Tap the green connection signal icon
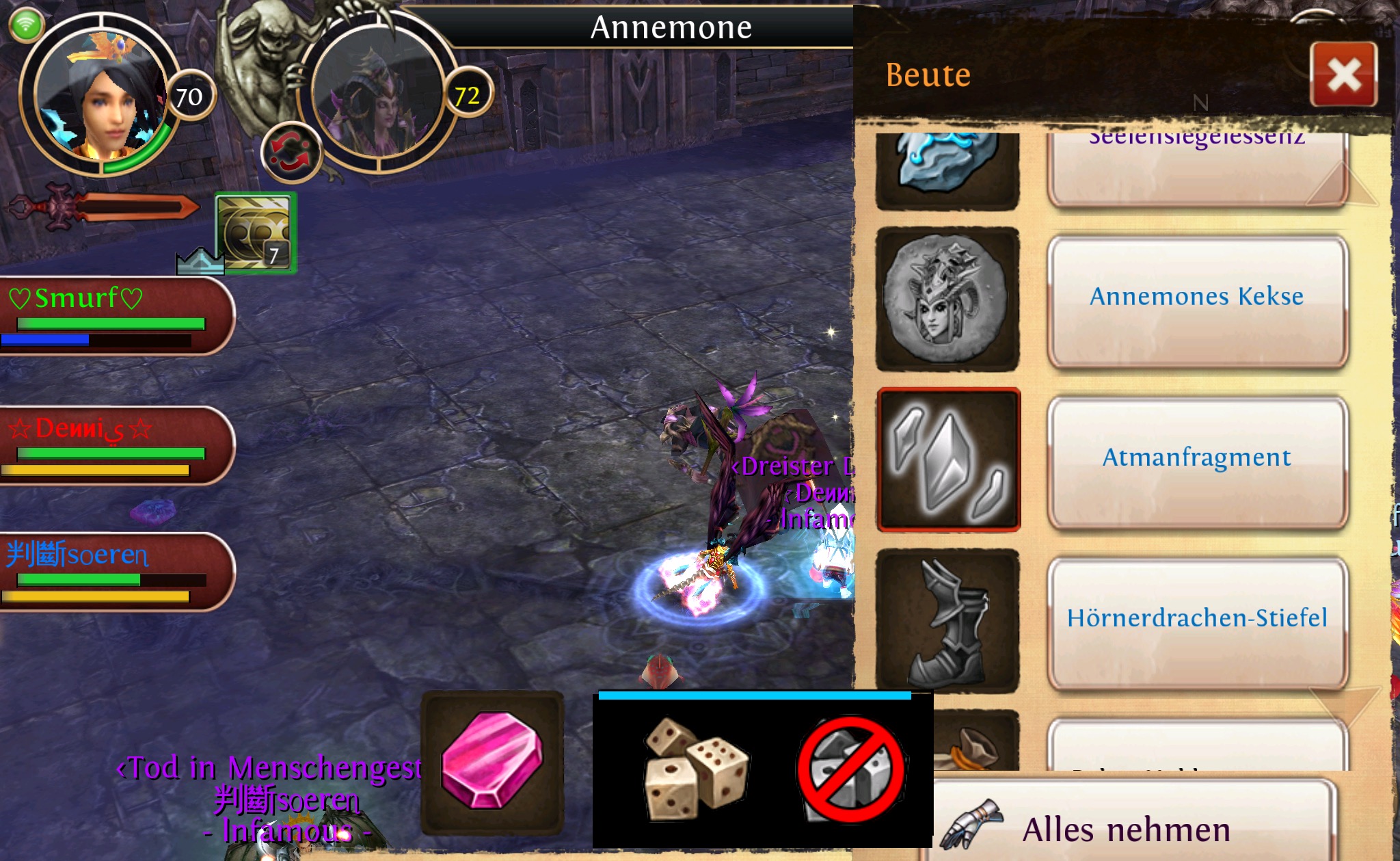 click(26, 25)
